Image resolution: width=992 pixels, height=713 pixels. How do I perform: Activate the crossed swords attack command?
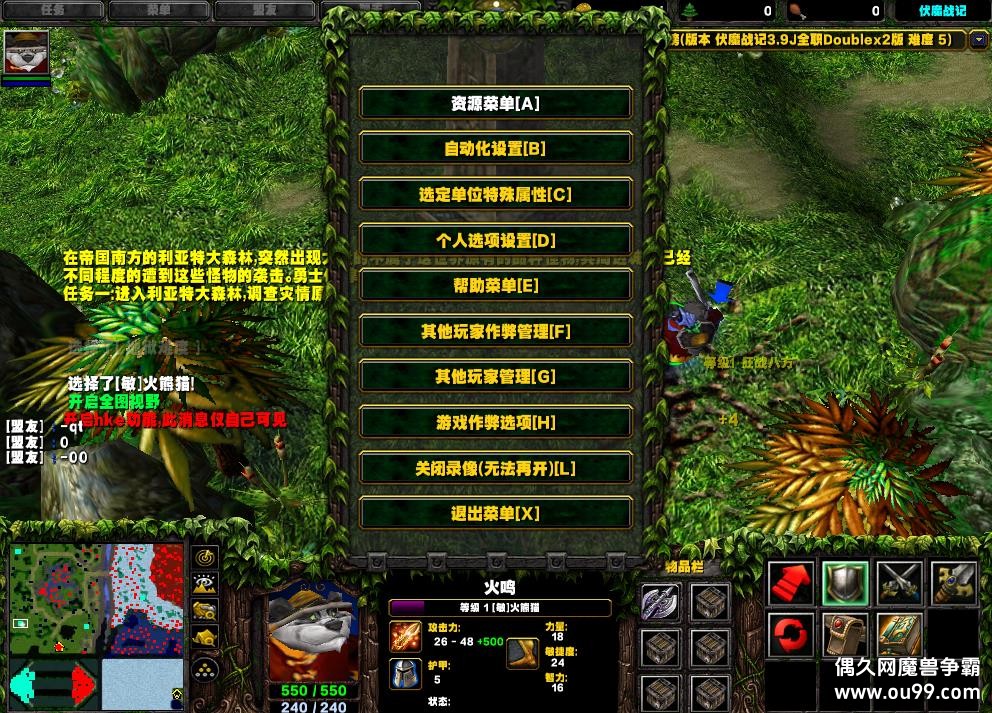(x=898, y=583)
